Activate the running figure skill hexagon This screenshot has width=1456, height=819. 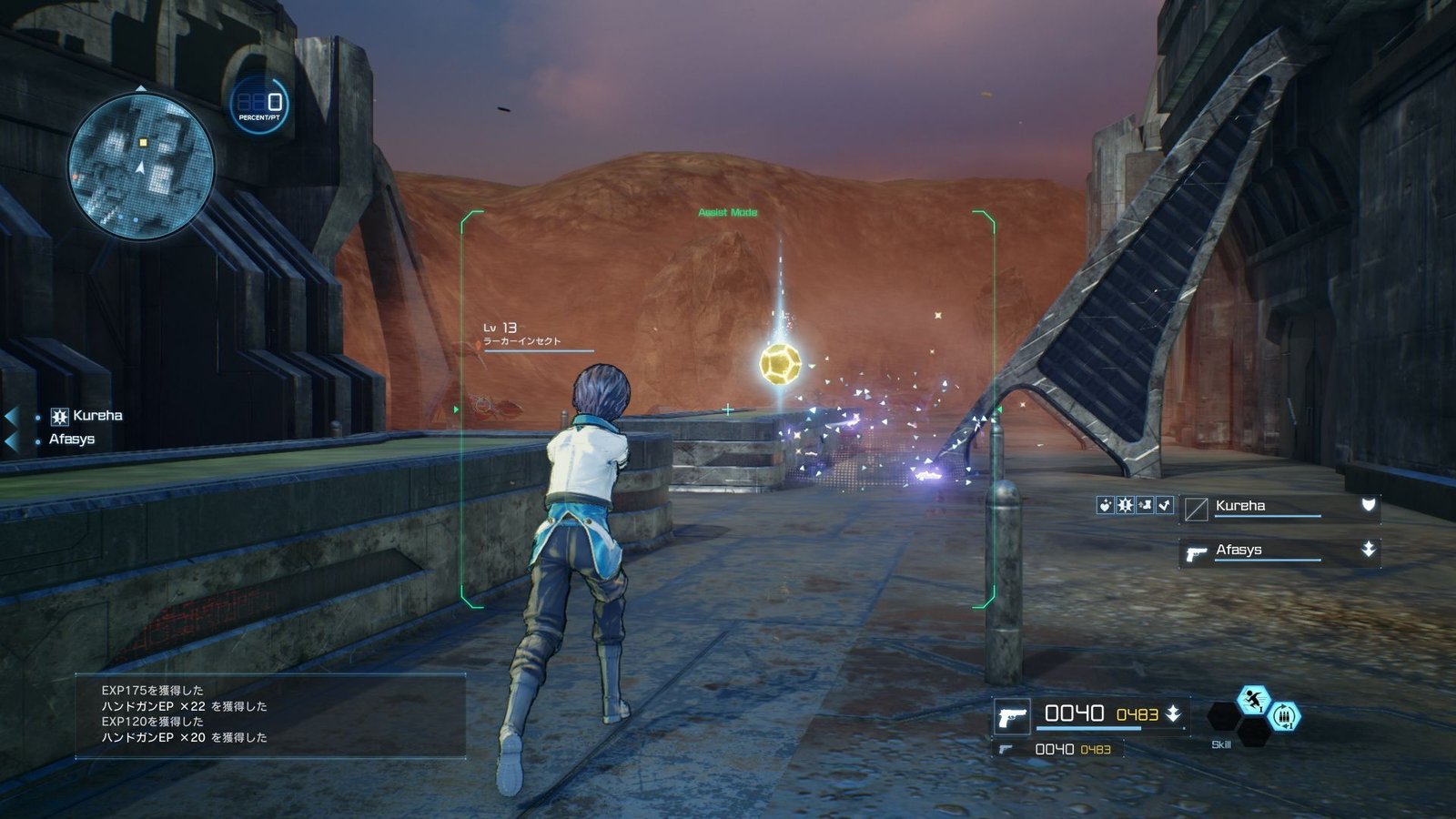tap(1254, 700)
